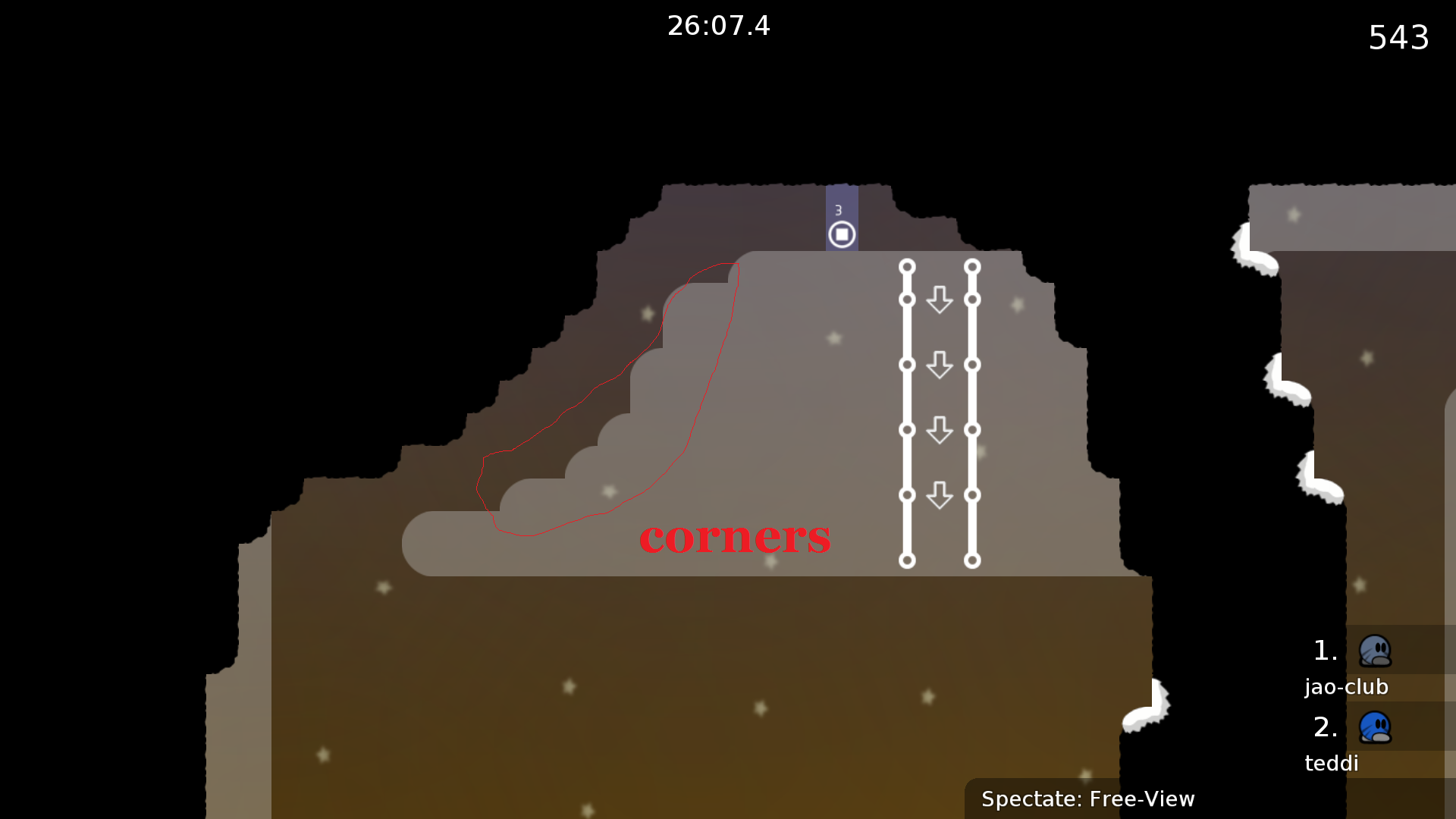Click the bottom anchor circle of the left rope

(x=907, y=561)
